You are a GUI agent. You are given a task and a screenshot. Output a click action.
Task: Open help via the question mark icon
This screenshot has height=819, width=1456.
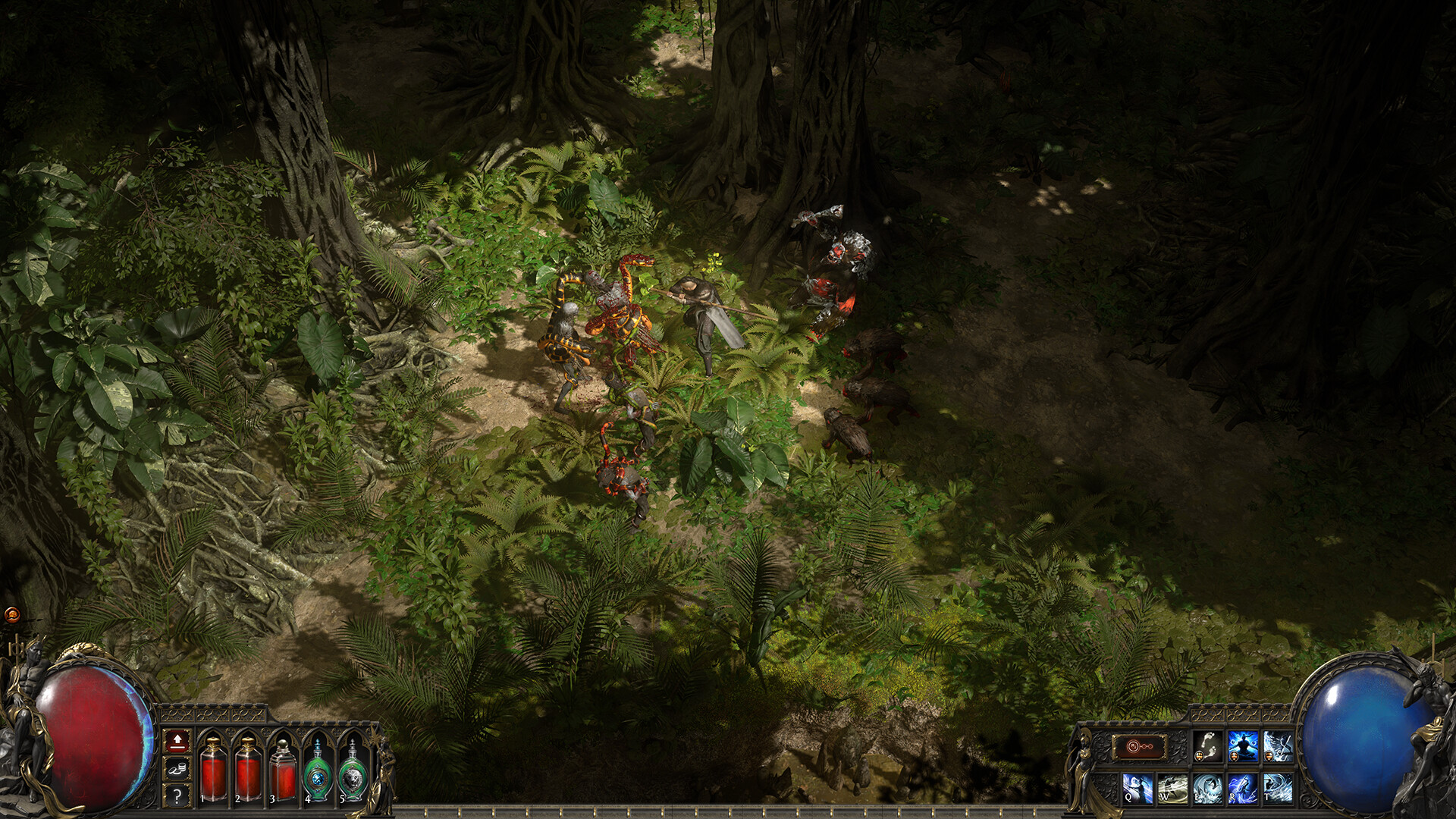click(x=177, y=797)
